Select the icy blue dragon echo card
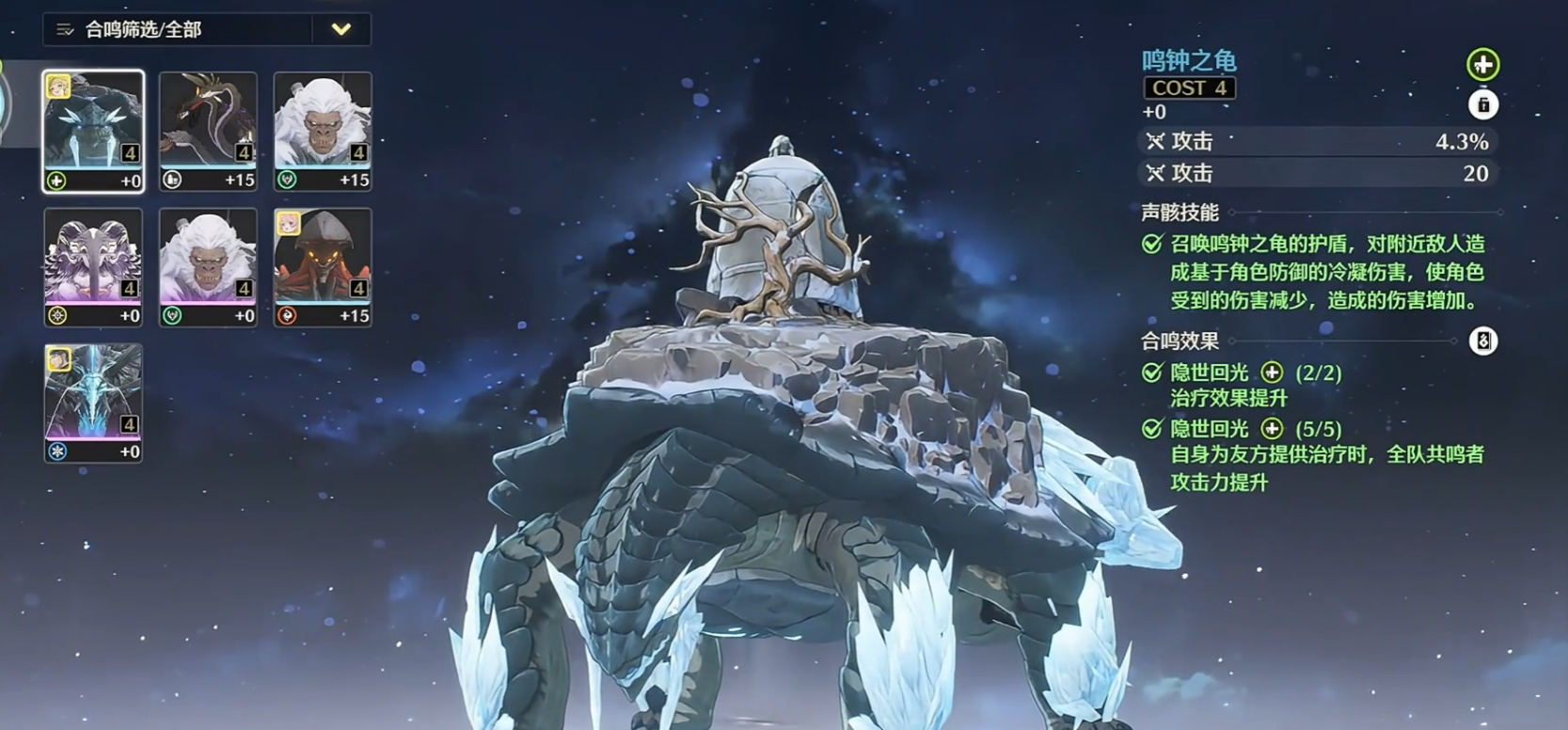This screenshot has height=730, width=1568. pyautogui.click(x=93, y=403)
